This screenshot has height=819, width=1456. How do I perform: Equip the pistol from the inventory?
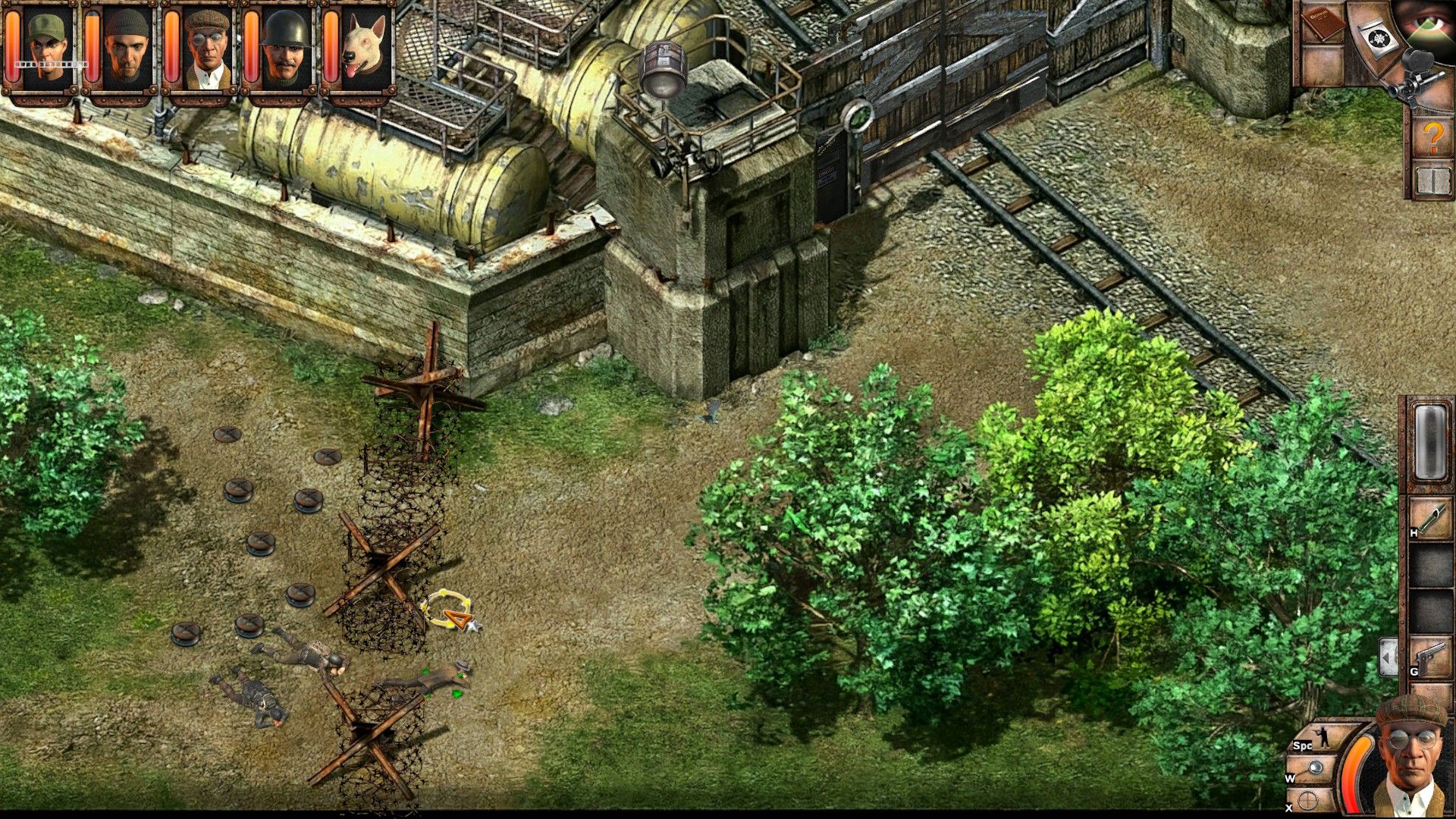pyautogui.click(x=1430, y=658)
